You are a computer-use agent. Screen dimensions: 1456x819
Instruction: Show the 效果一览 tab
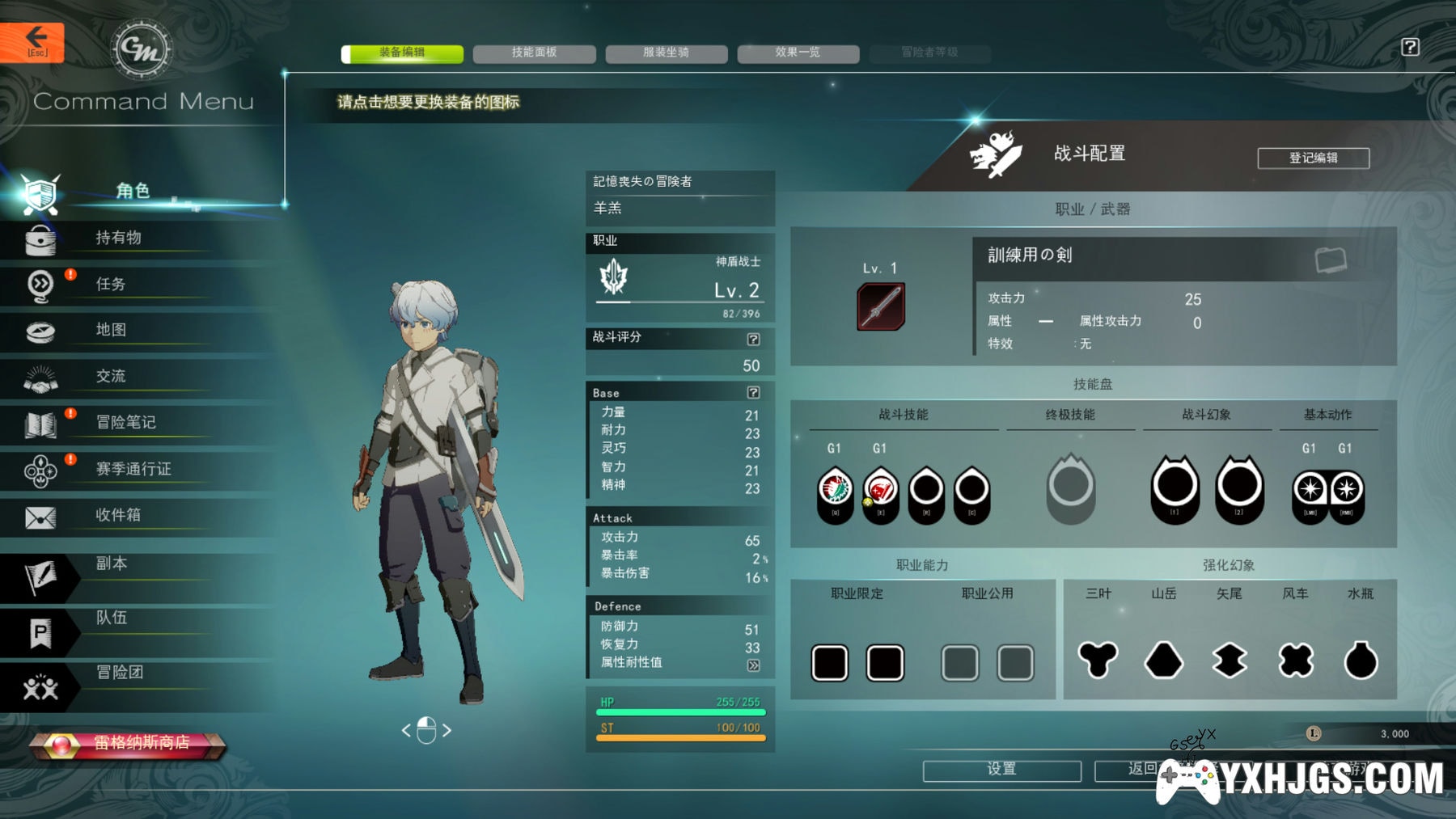pyautogui.click(x=798, y=53)
